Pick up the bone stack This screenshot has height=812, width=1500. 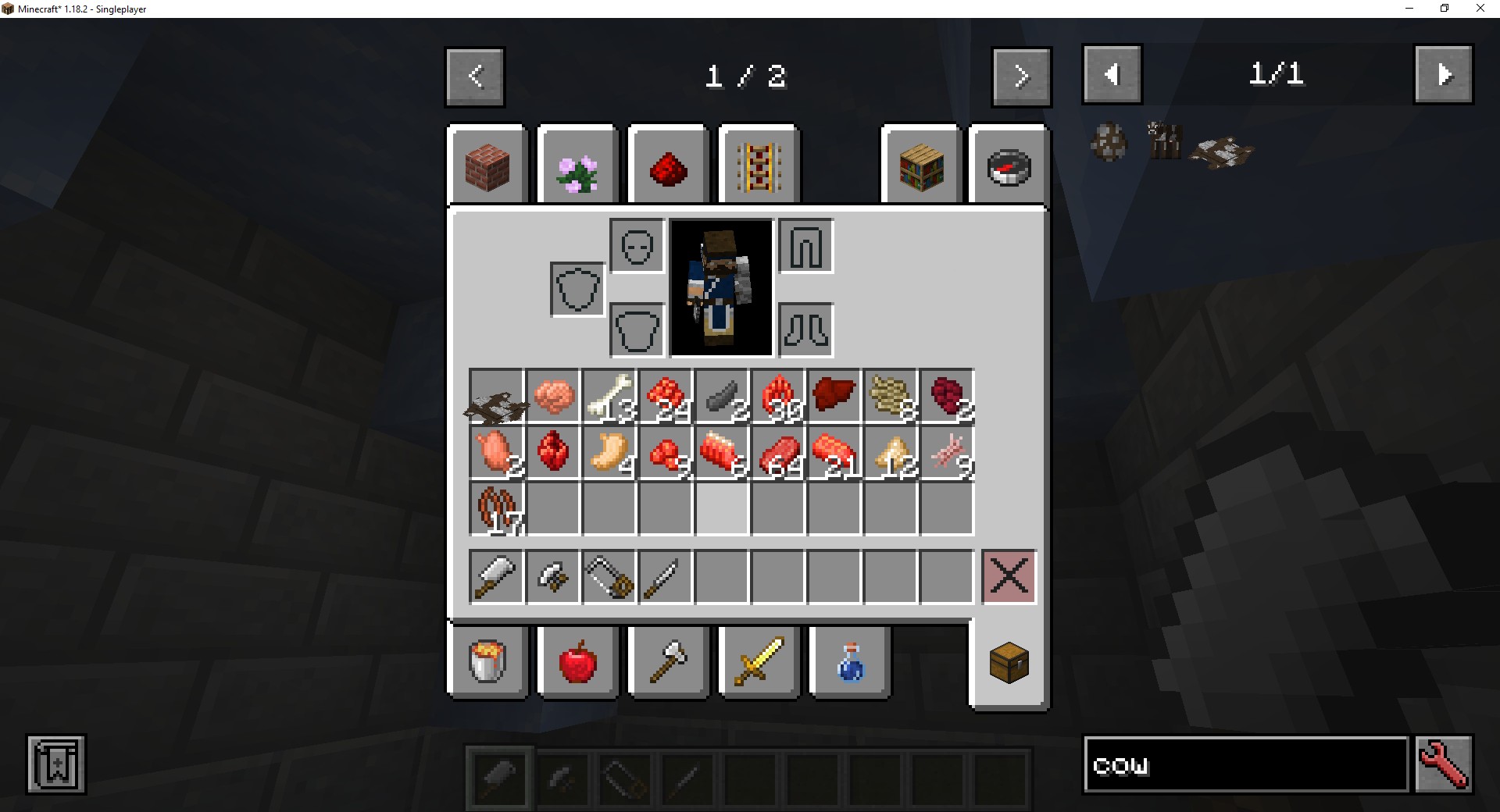[x=609, y=397]
